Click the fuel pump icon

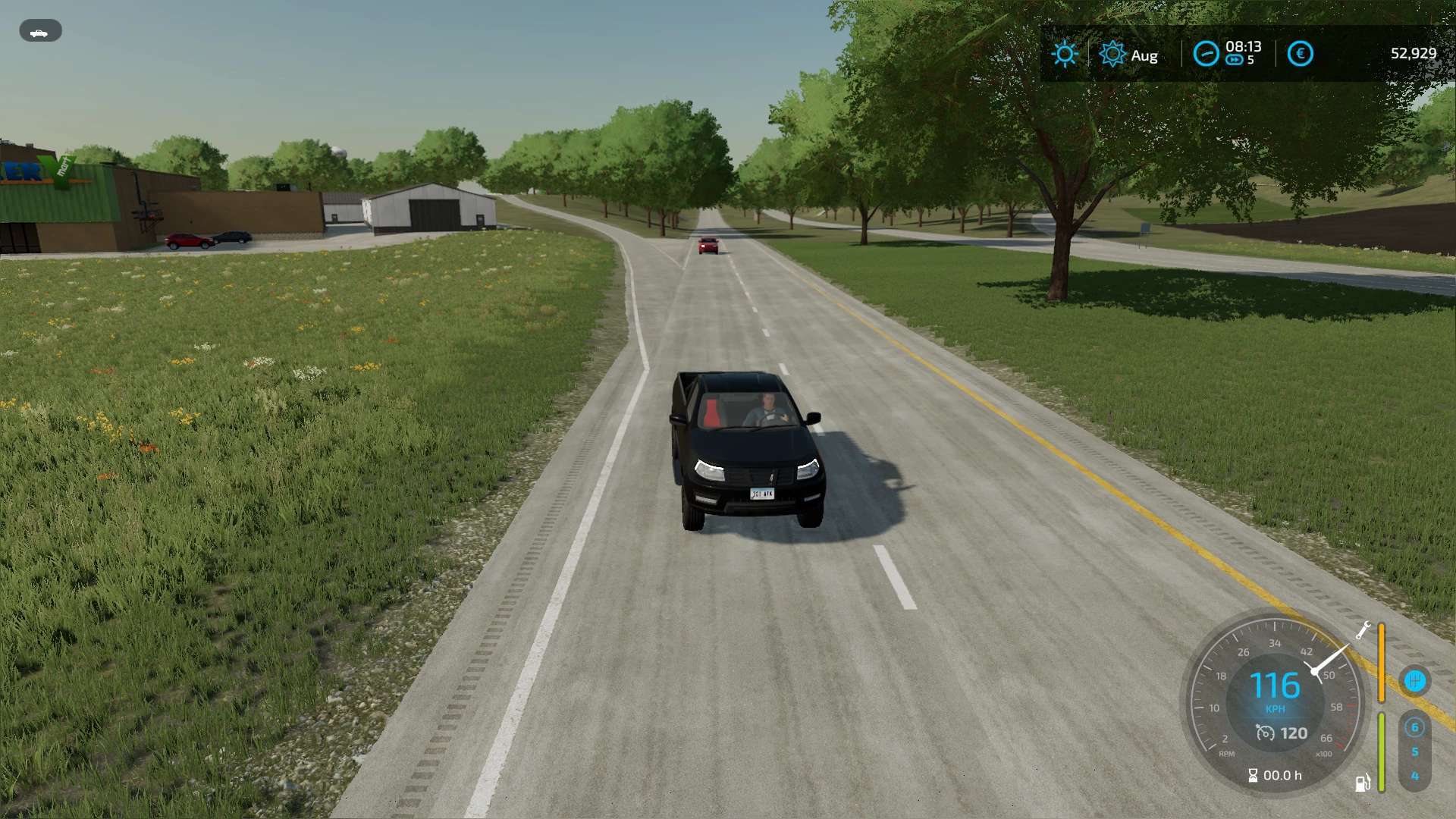coord(1363,783)
